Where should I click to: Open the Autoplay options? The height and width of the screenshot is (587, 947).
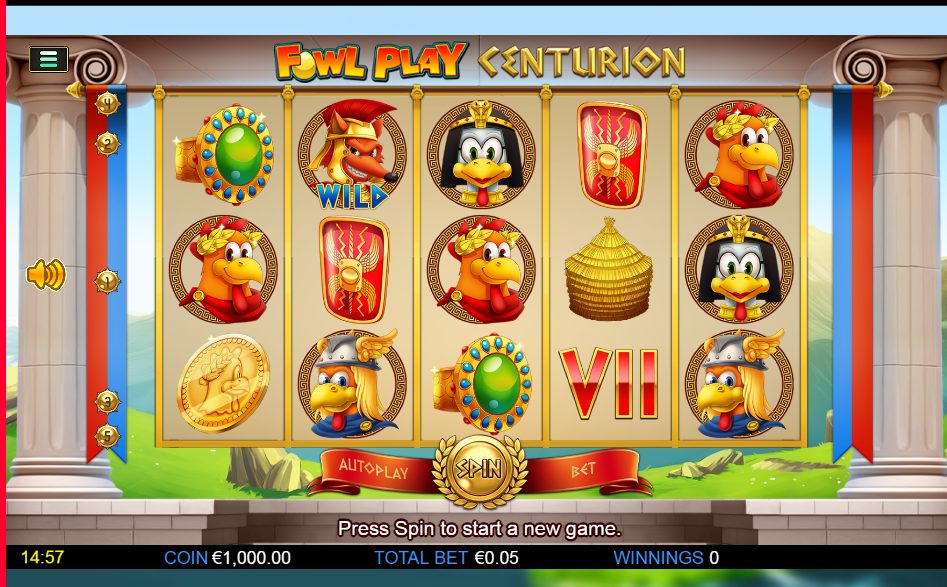374,470
